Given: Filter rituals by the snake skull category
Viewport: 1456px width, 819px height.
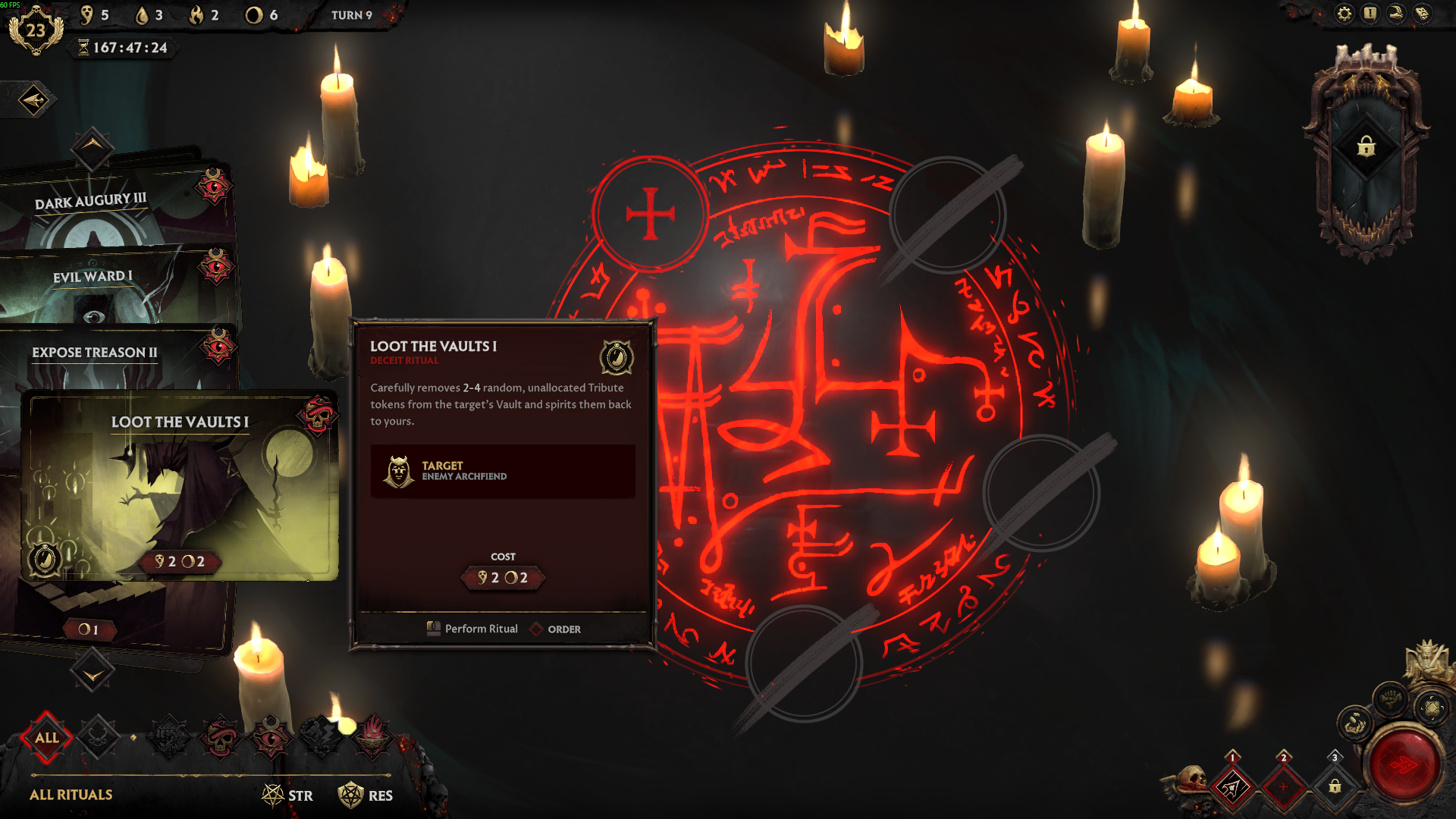Looking at the screenshot, I should [221, 736].
